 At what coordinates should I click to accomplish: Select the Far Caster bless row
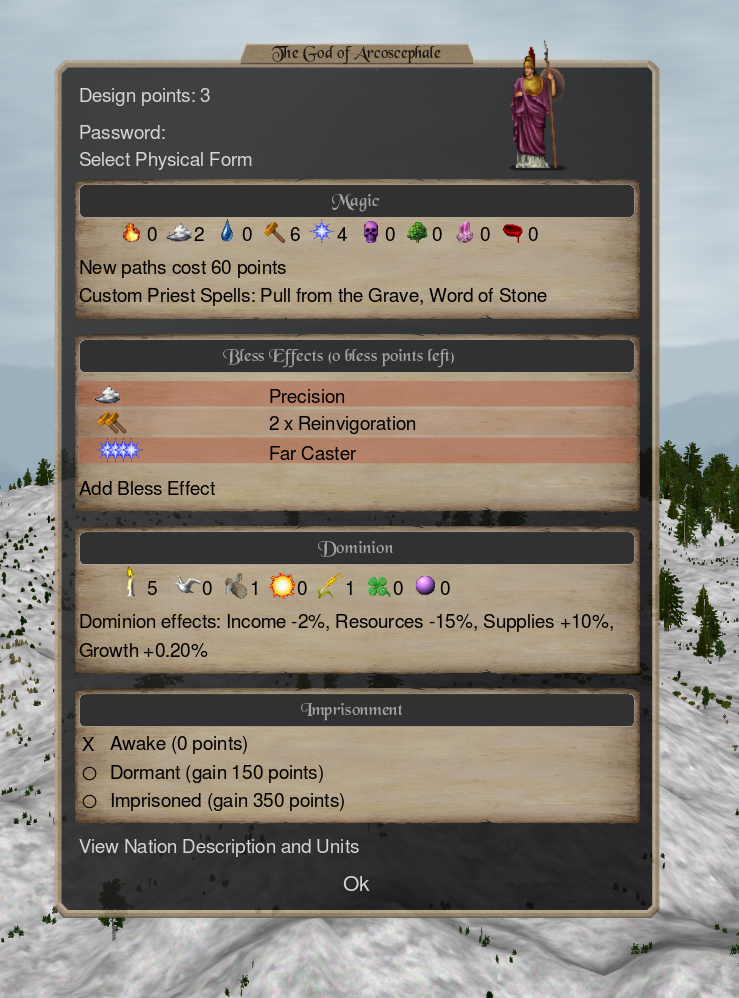coord(356,453)
